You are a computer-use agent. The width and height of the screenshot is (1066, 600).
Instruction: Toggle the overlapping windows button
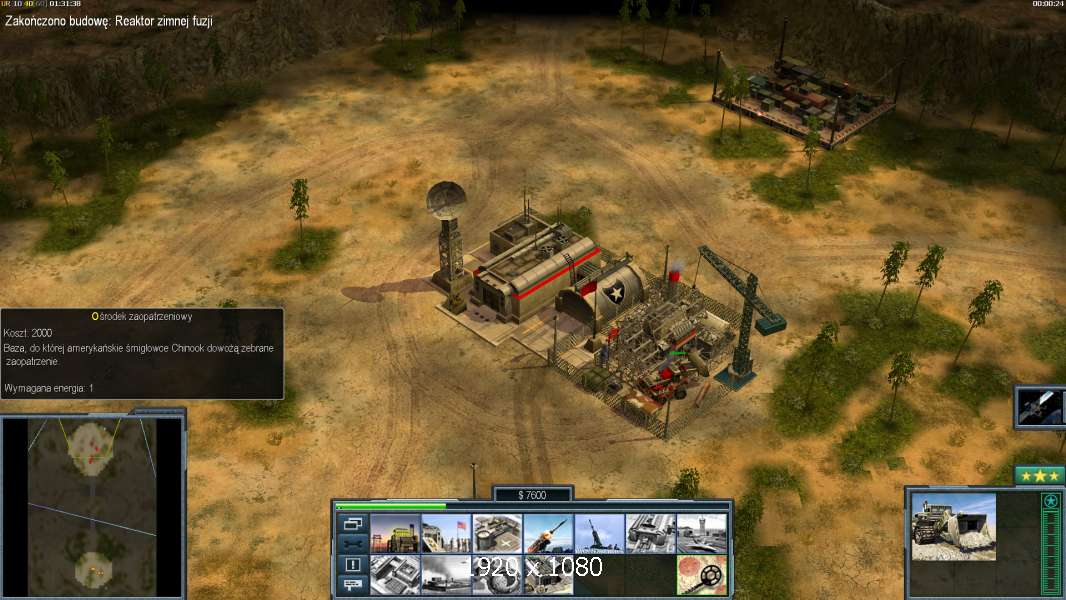(x=352, y=523)
